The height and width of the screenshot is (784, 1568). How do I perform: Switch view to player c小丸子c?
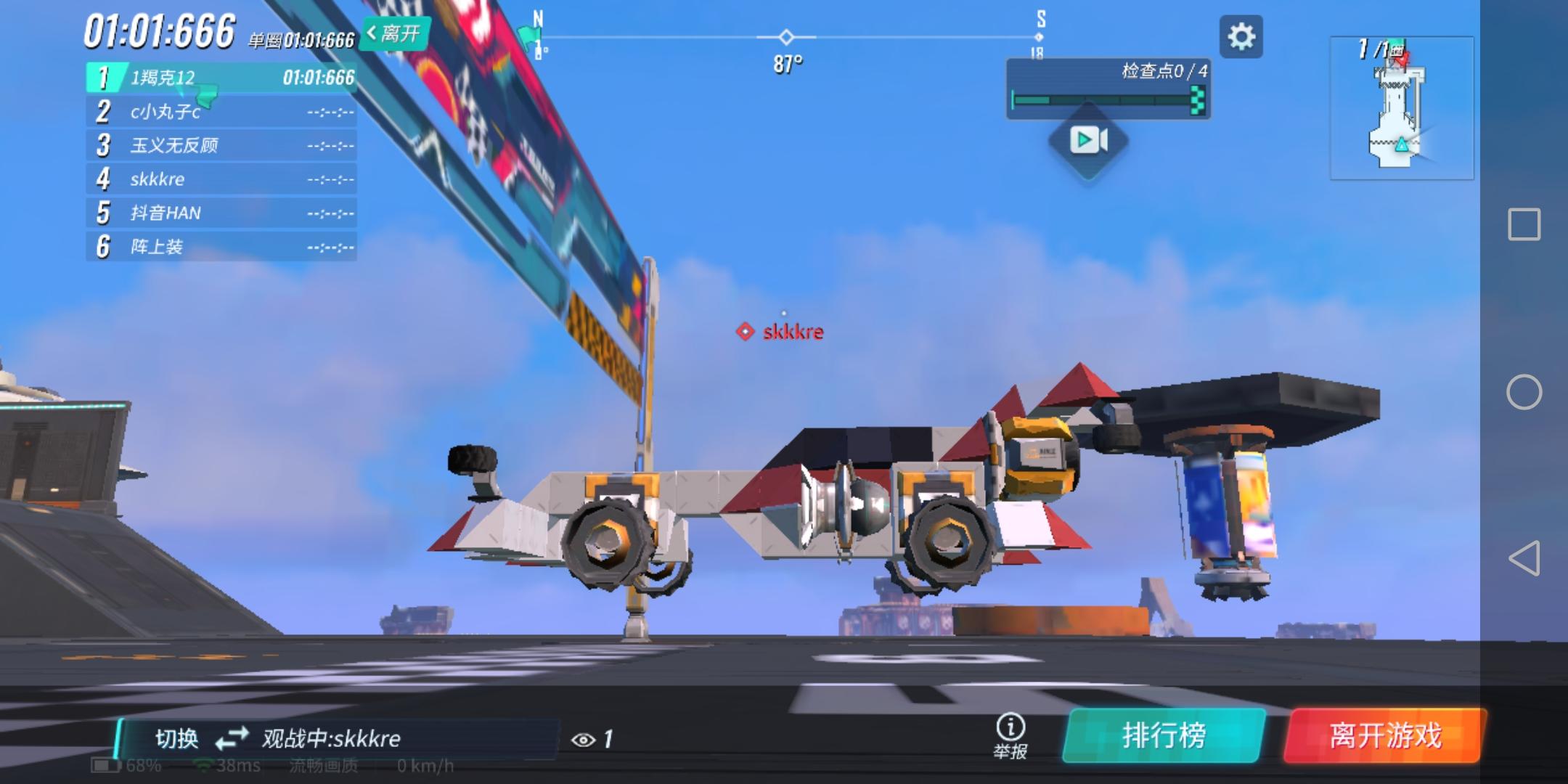[218, 112]
